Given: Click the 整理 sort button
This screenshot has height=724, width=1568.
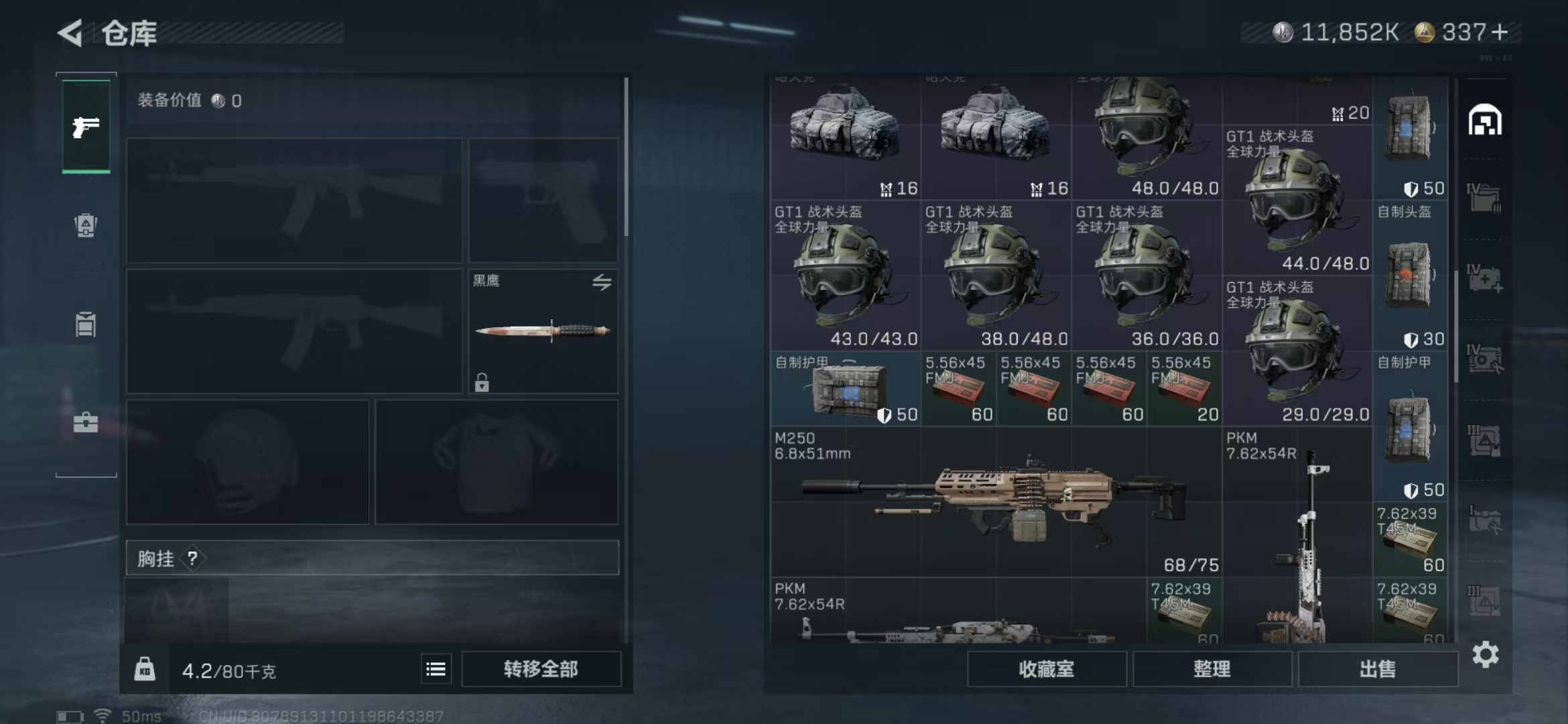Looking at the screenshot, I should pyautogui.click(x=1212, y=668).
